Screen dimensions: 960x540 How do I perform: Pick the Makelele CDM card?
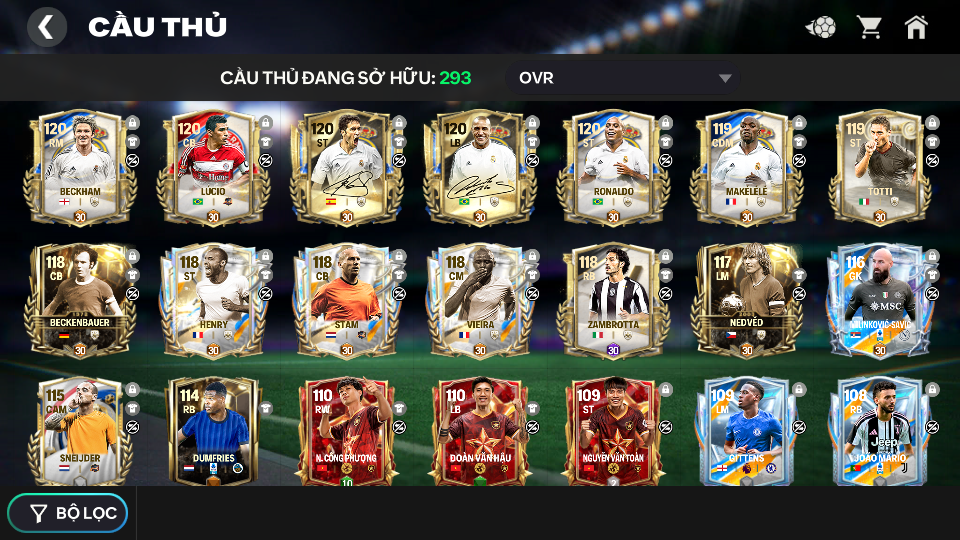tap(746, 166)
